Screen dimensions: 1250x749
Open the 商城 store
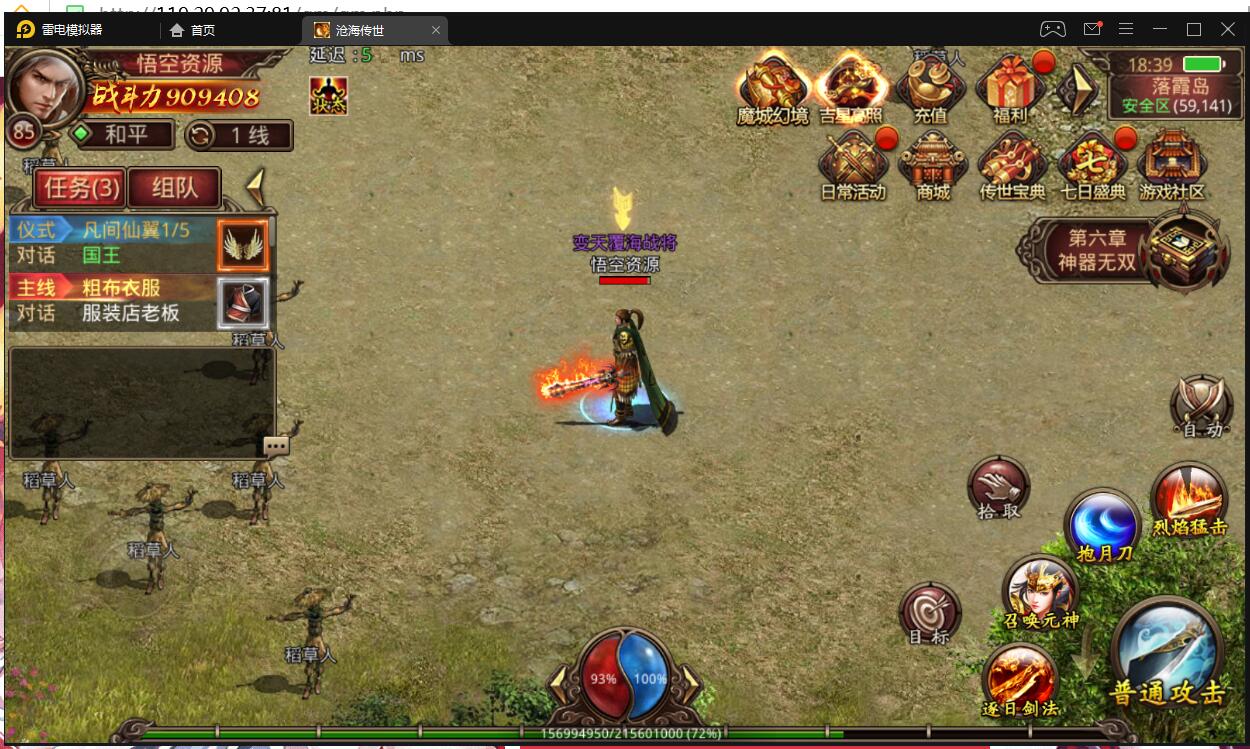coord(932,165)
